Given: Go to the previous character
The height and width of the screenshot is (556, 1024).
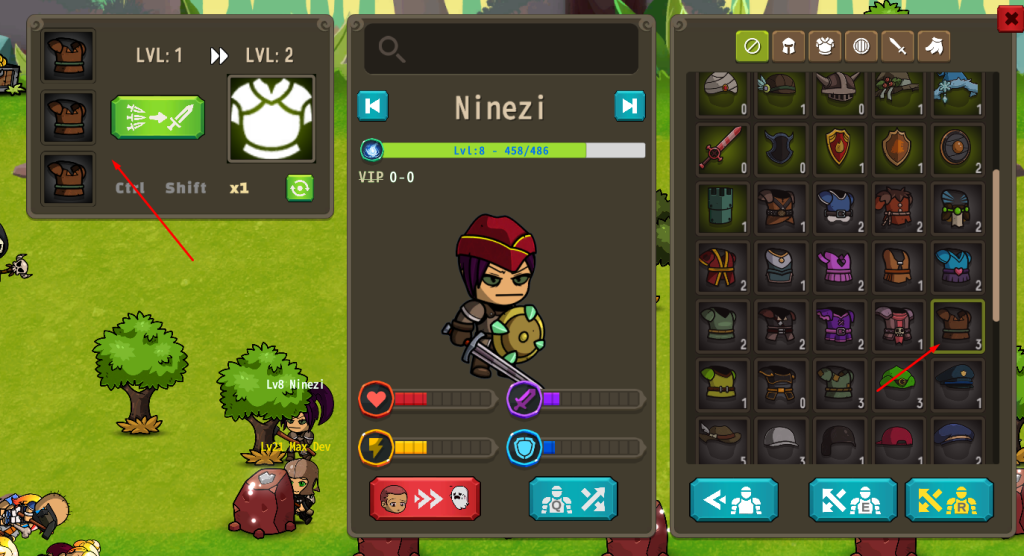Looking at the screenshot, I should (373, 106).
